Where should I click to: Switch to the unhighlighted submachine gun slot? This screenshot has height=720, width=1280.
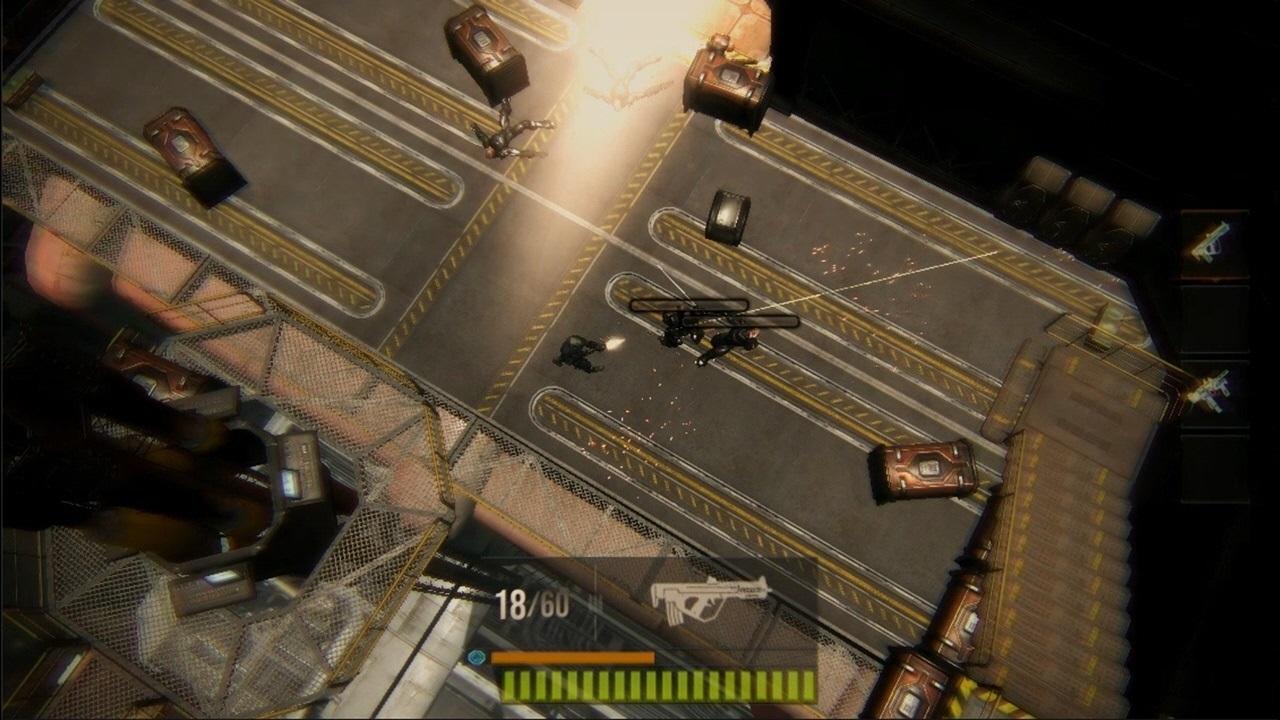click(1213, 389)
